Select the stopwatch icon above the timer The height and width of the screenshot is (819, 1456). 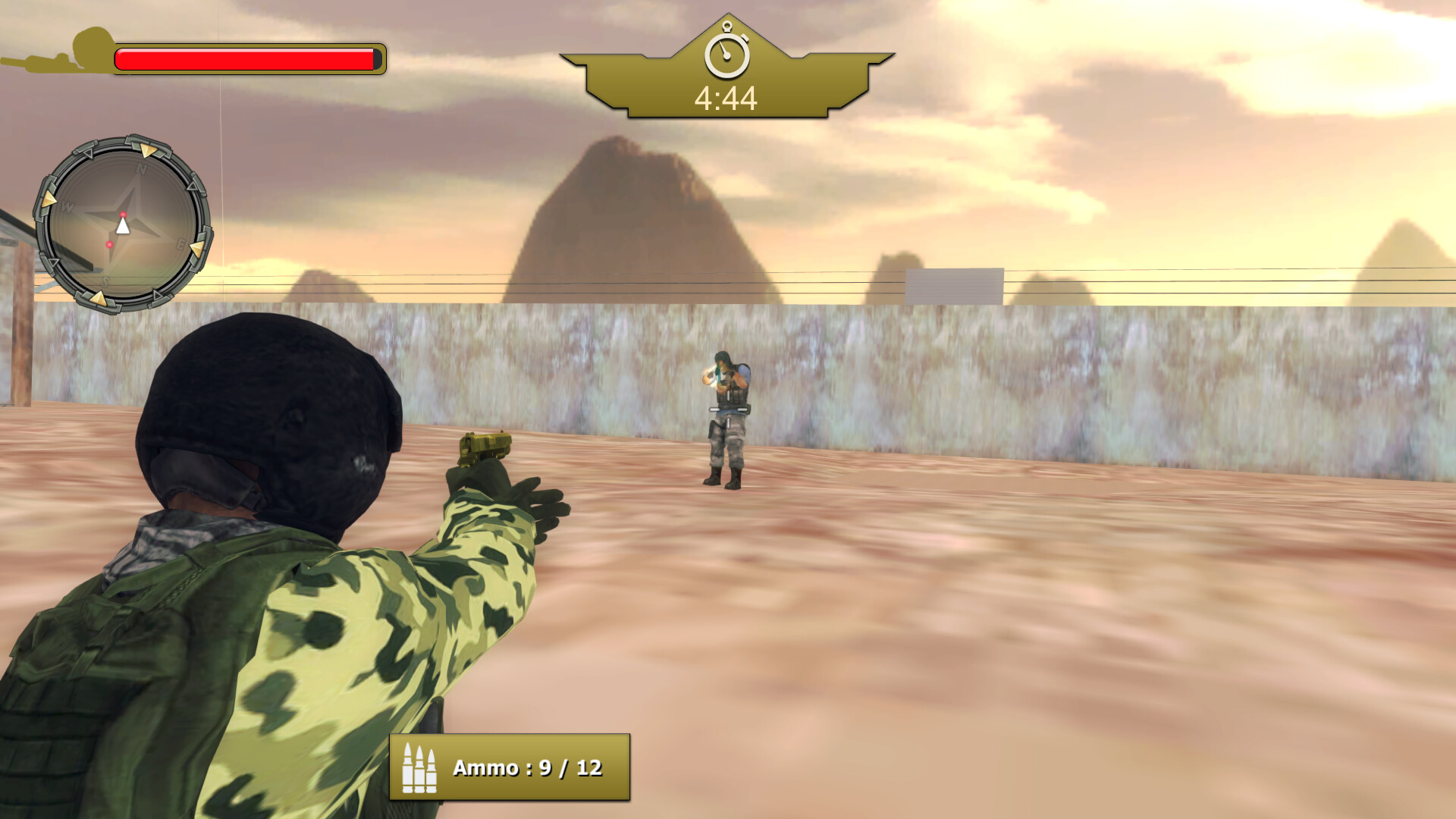click(726, 55)
